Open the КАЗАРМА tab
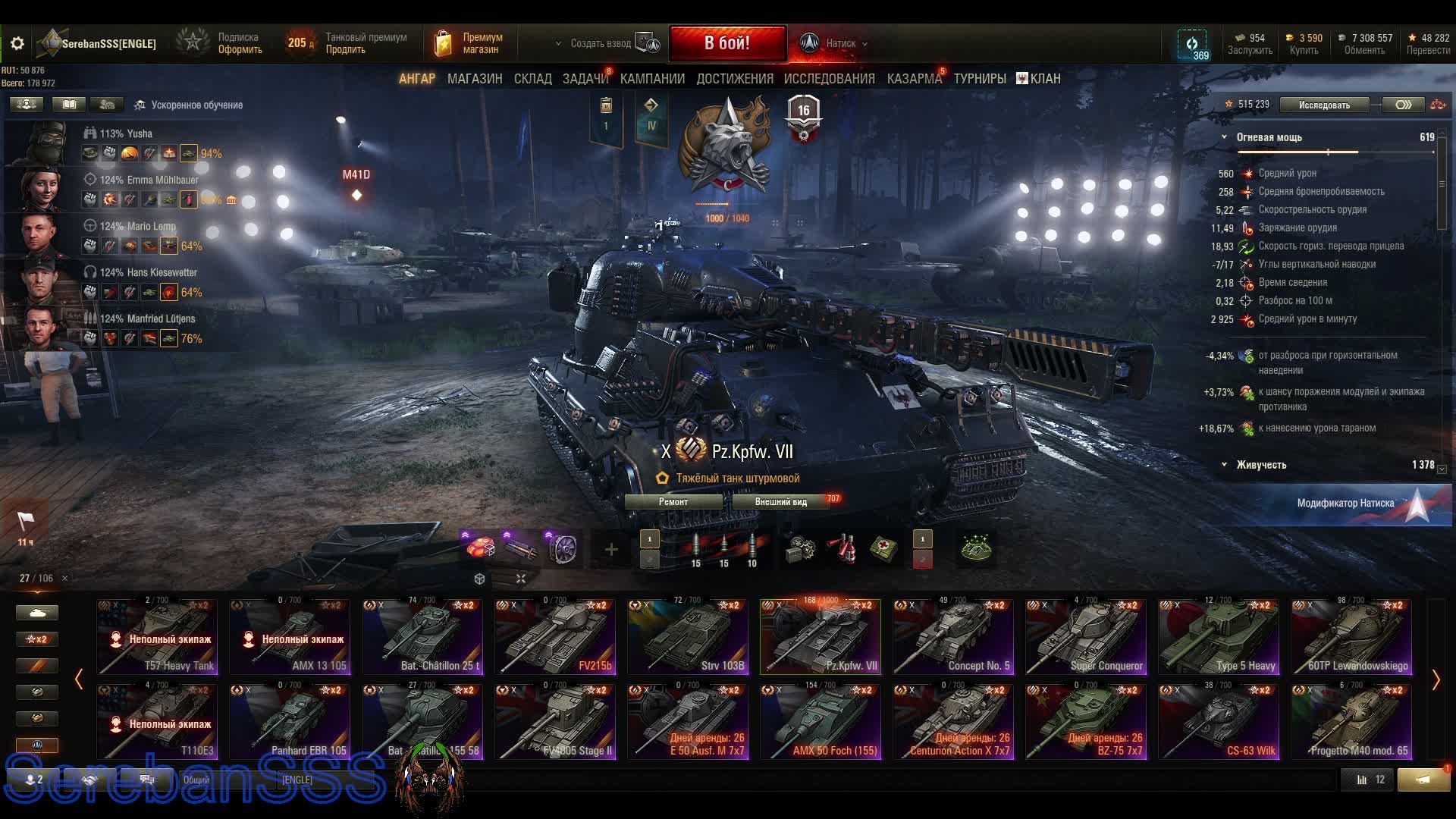 pyautogui.click(x=914, y=79)
